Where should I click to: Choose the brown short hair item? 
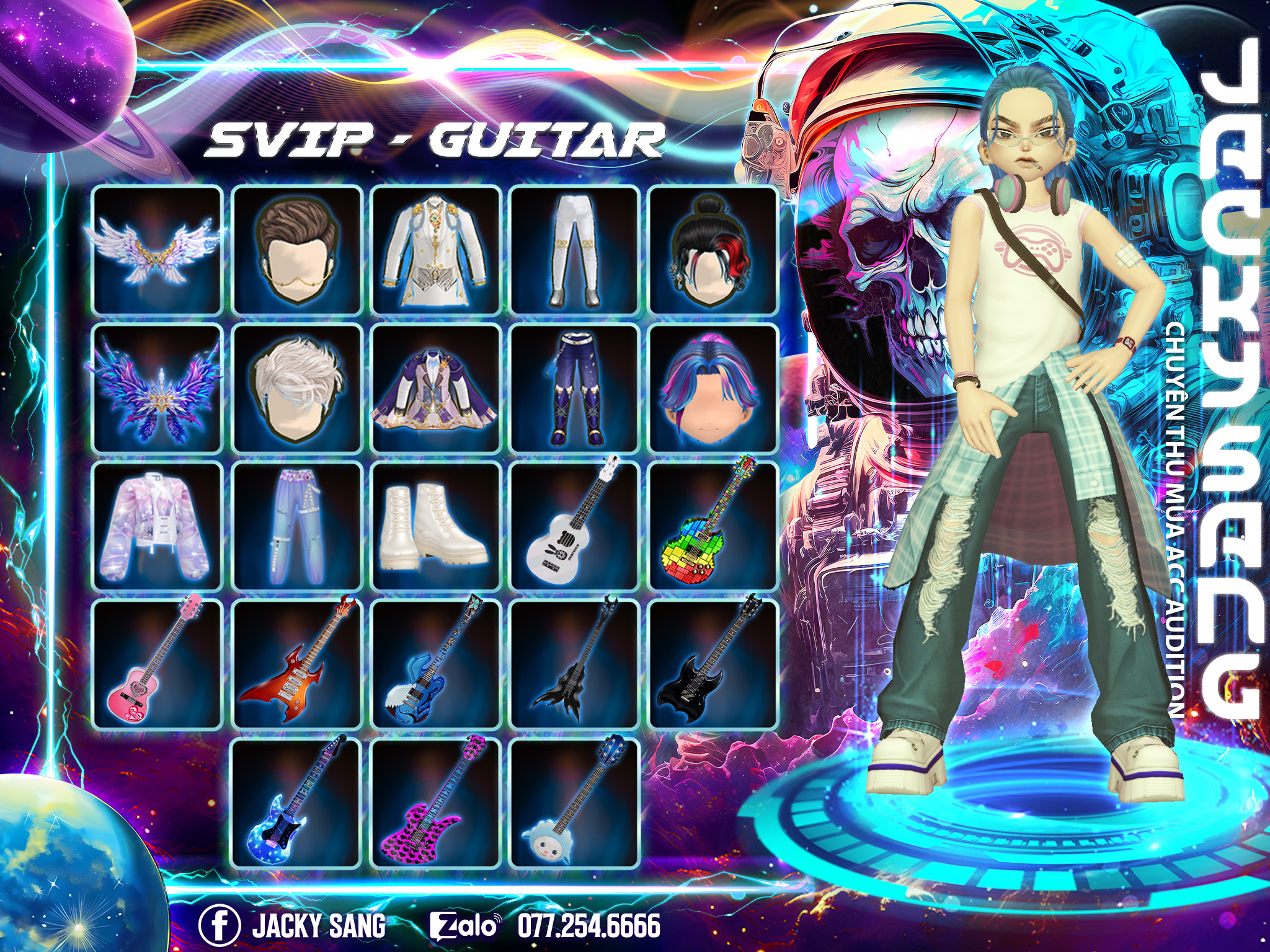296,250
